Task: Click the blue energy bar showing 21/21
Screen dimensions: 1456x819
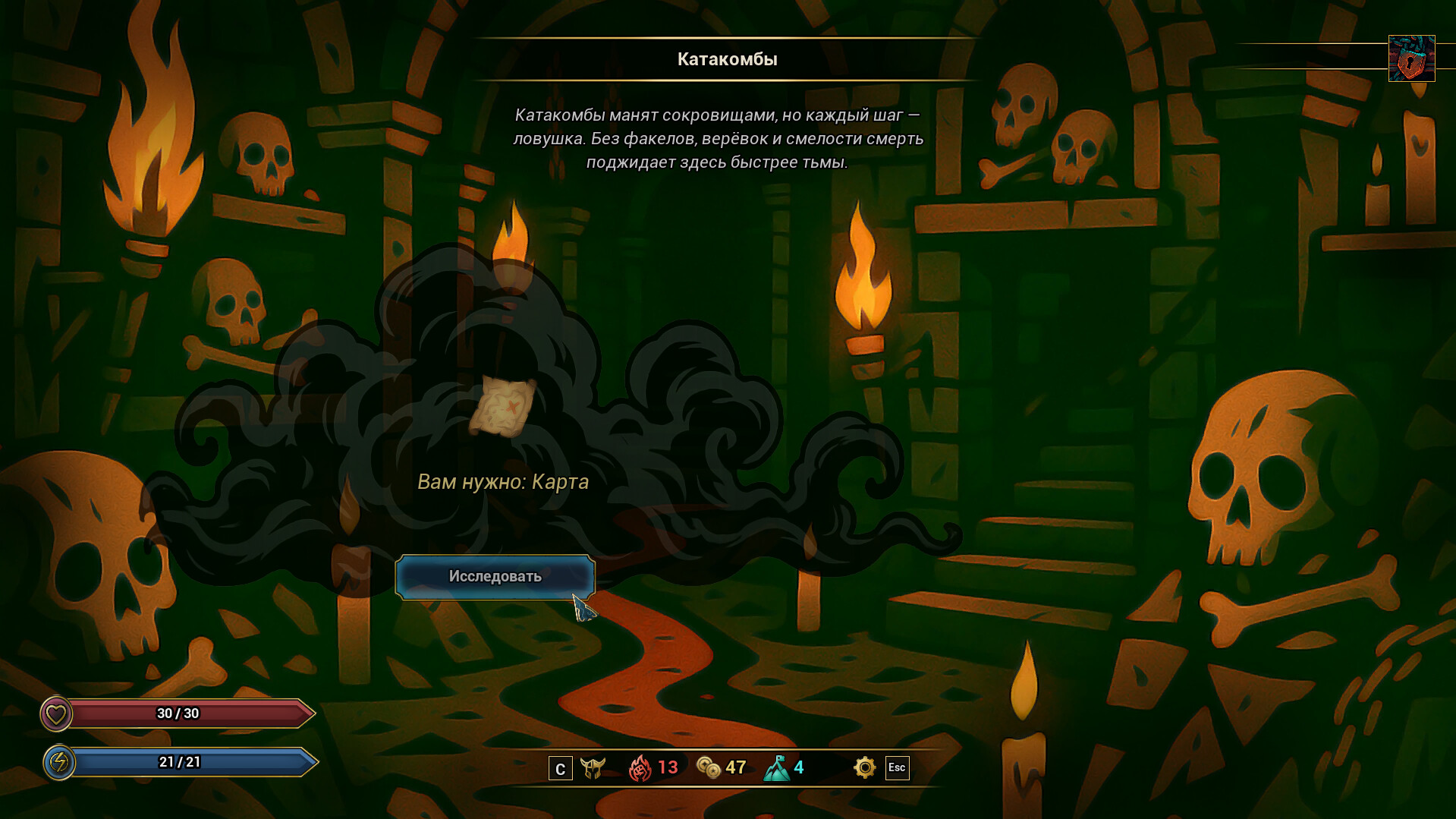Action: [x=178, y=763]
